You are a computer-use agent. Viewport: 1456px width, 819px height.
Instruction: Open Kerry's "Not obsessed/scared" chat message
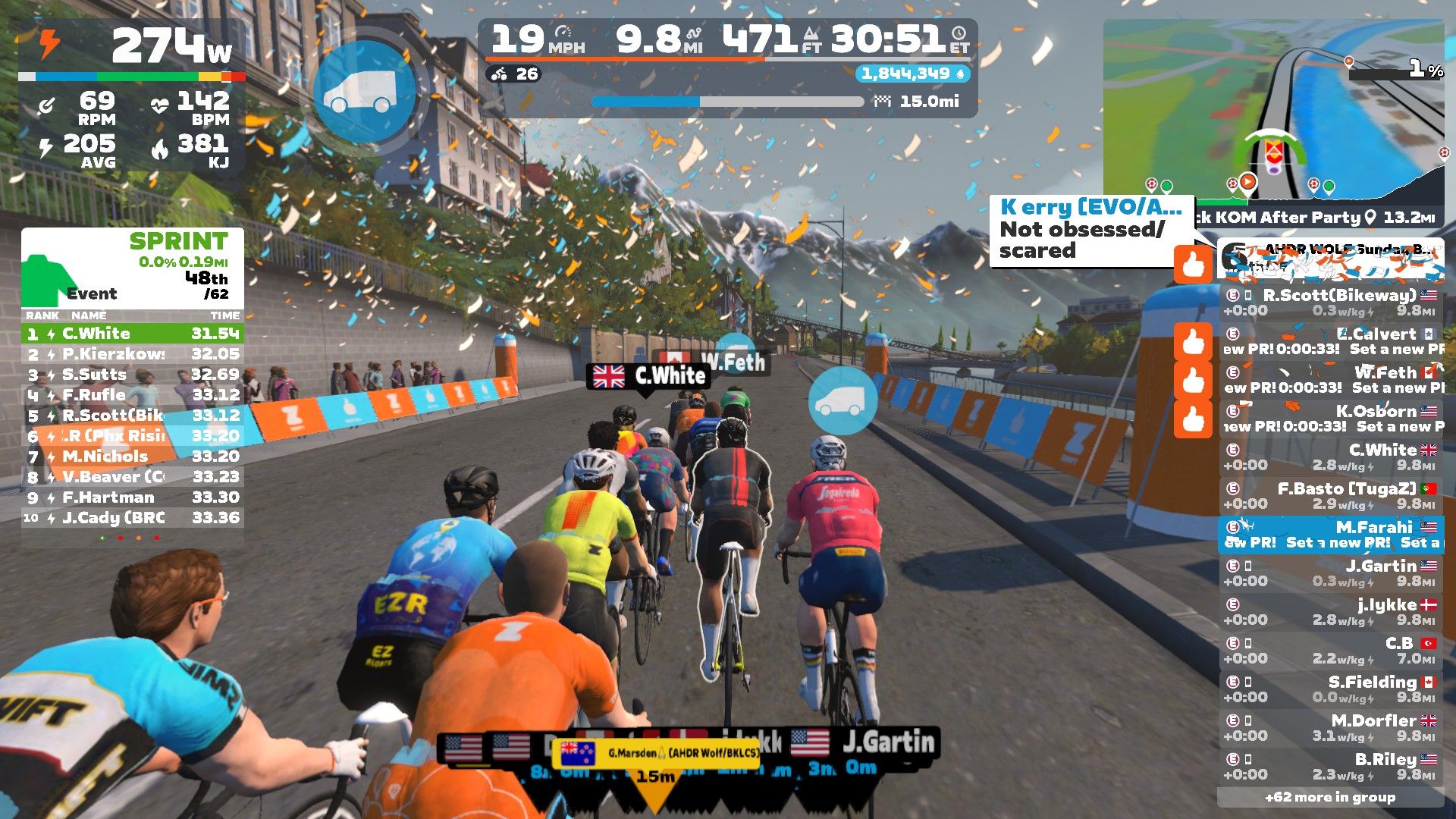pyautogui.click(x=1090, y=230)
